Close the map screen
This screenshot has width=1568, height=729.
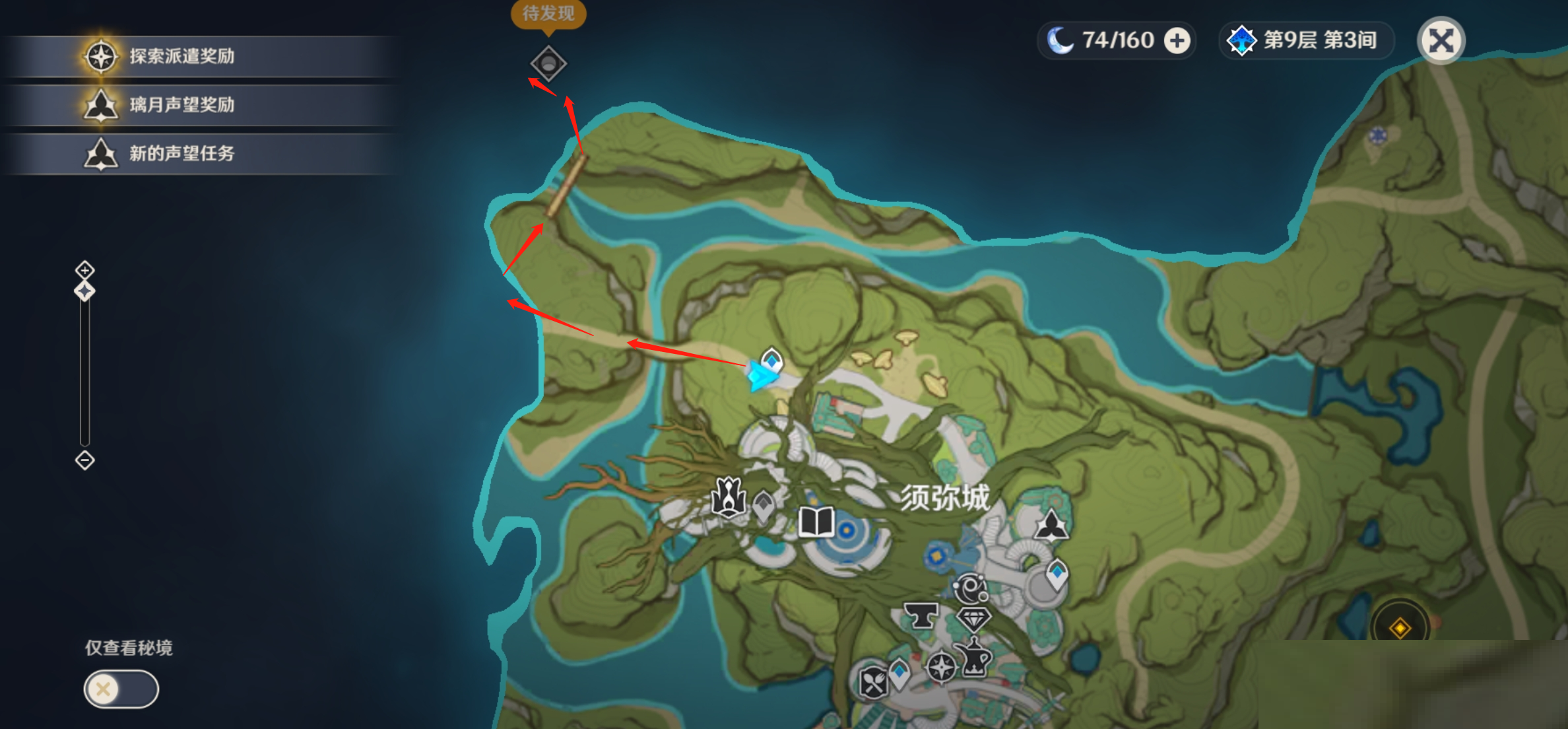pos(1441,40)
